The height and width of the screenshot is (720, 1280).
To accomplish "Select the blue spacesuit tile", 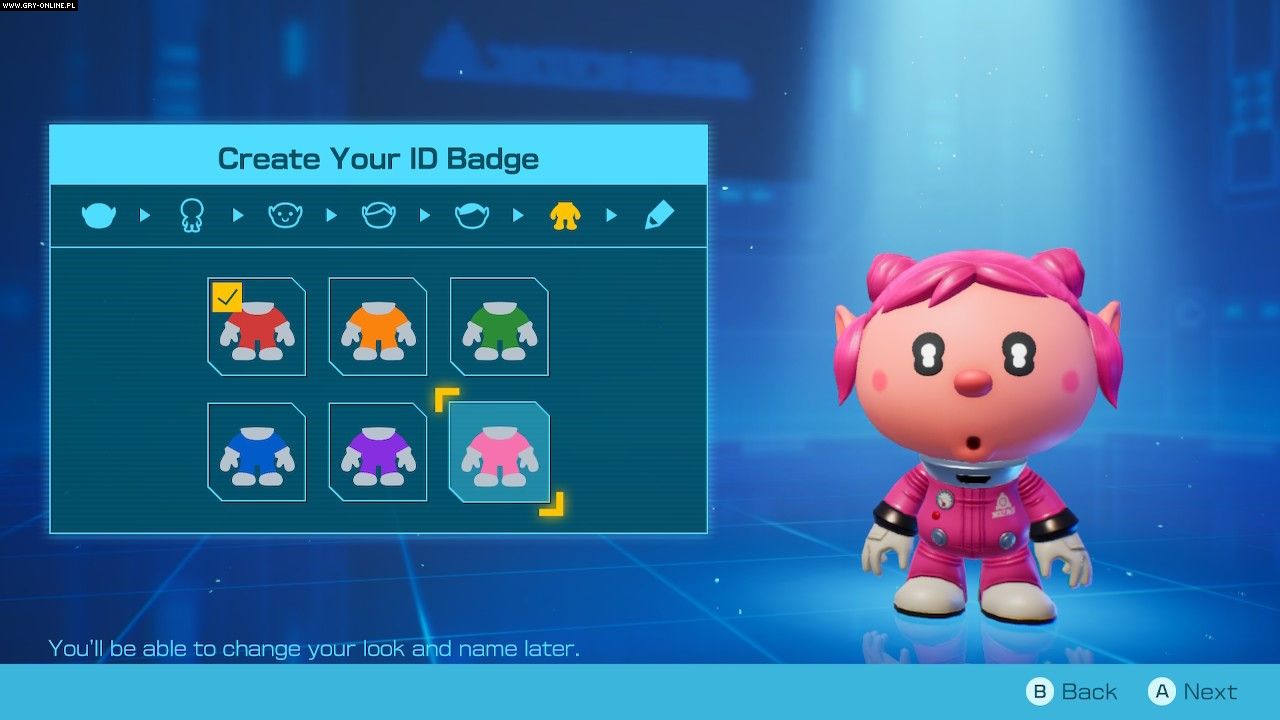I will point(257,452).
